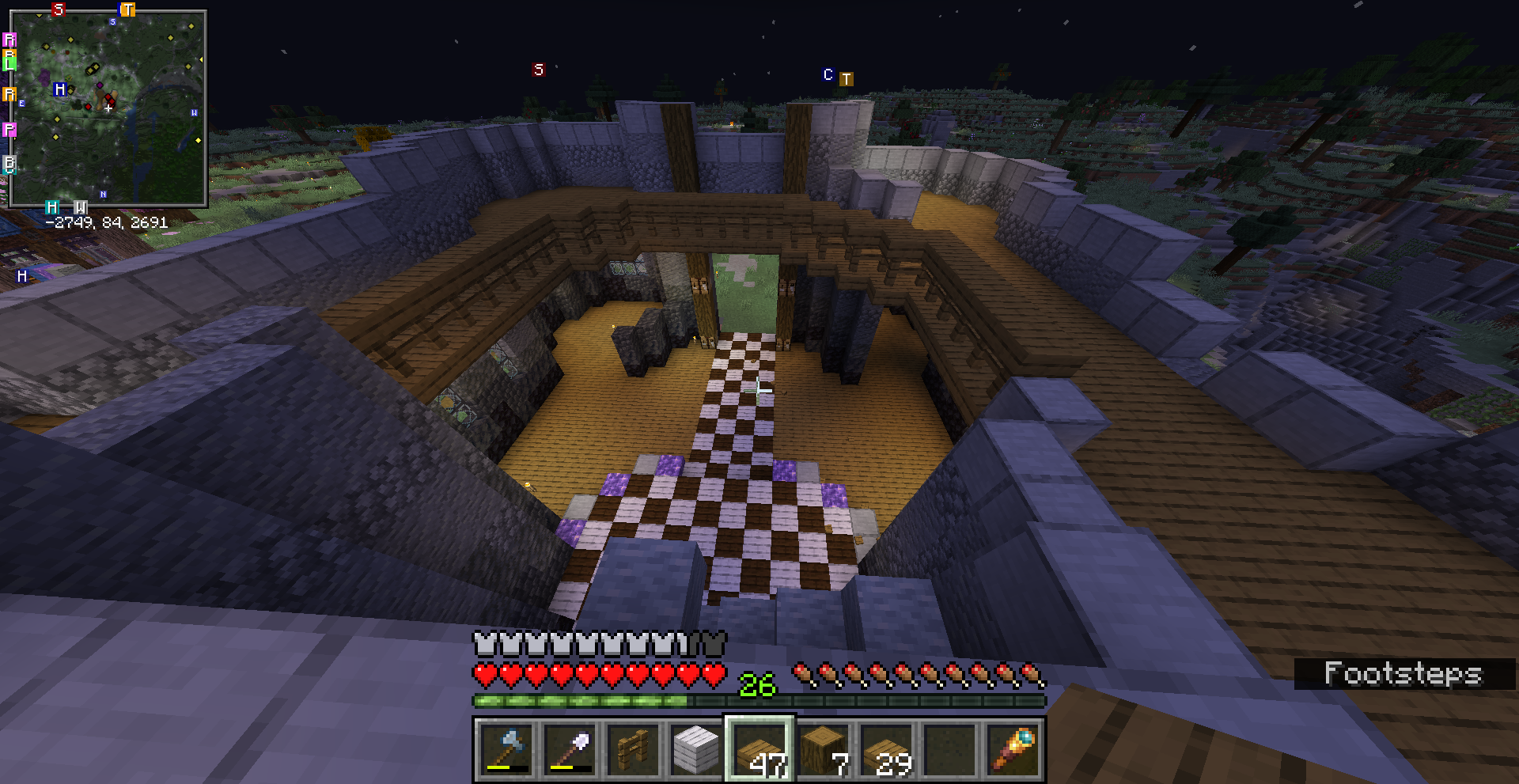Choose the wooden fence gate slot
1519x784 pixels.
click(x=633, y=748)
